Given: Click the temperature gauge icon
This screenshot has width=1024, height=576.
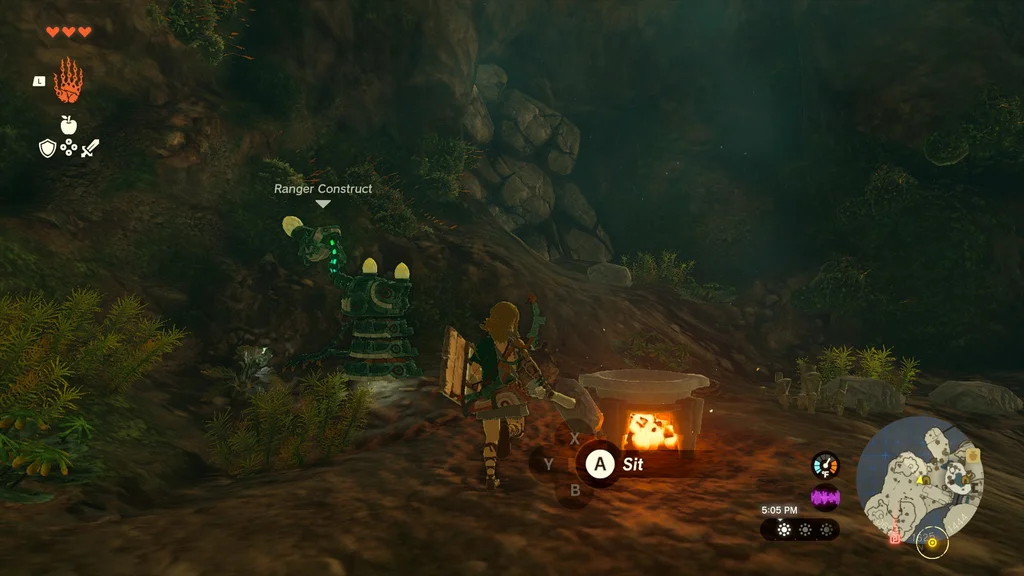Looking at the screenshot, I should point(825,465).
